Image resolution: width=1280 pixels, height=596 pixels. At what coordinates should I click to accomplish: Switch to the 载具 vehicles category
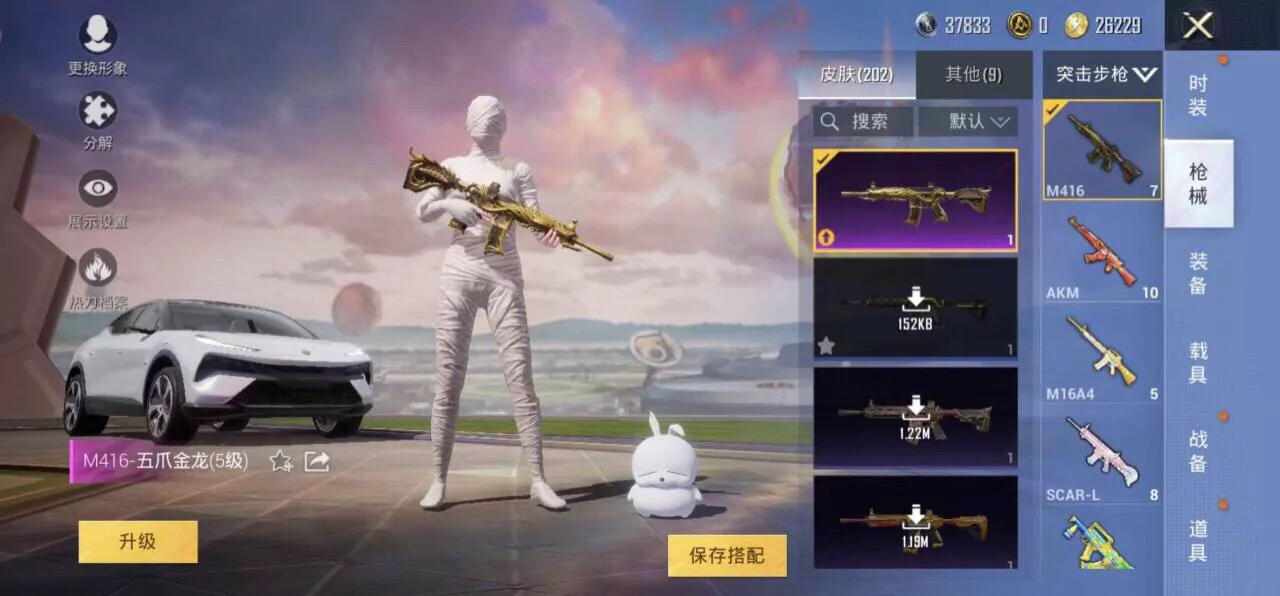point(1198,363)
